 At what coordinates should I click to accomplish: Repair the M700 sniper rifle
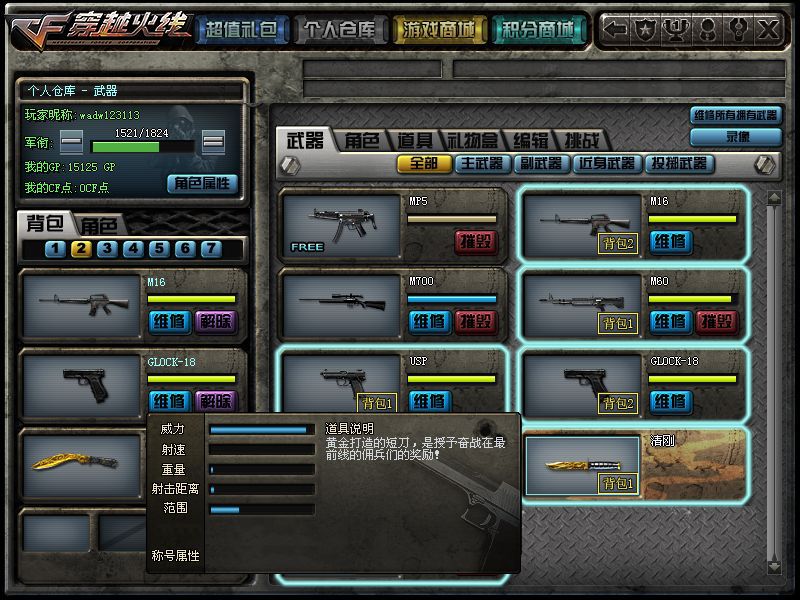pyautogui.click(x=430, y=321)
